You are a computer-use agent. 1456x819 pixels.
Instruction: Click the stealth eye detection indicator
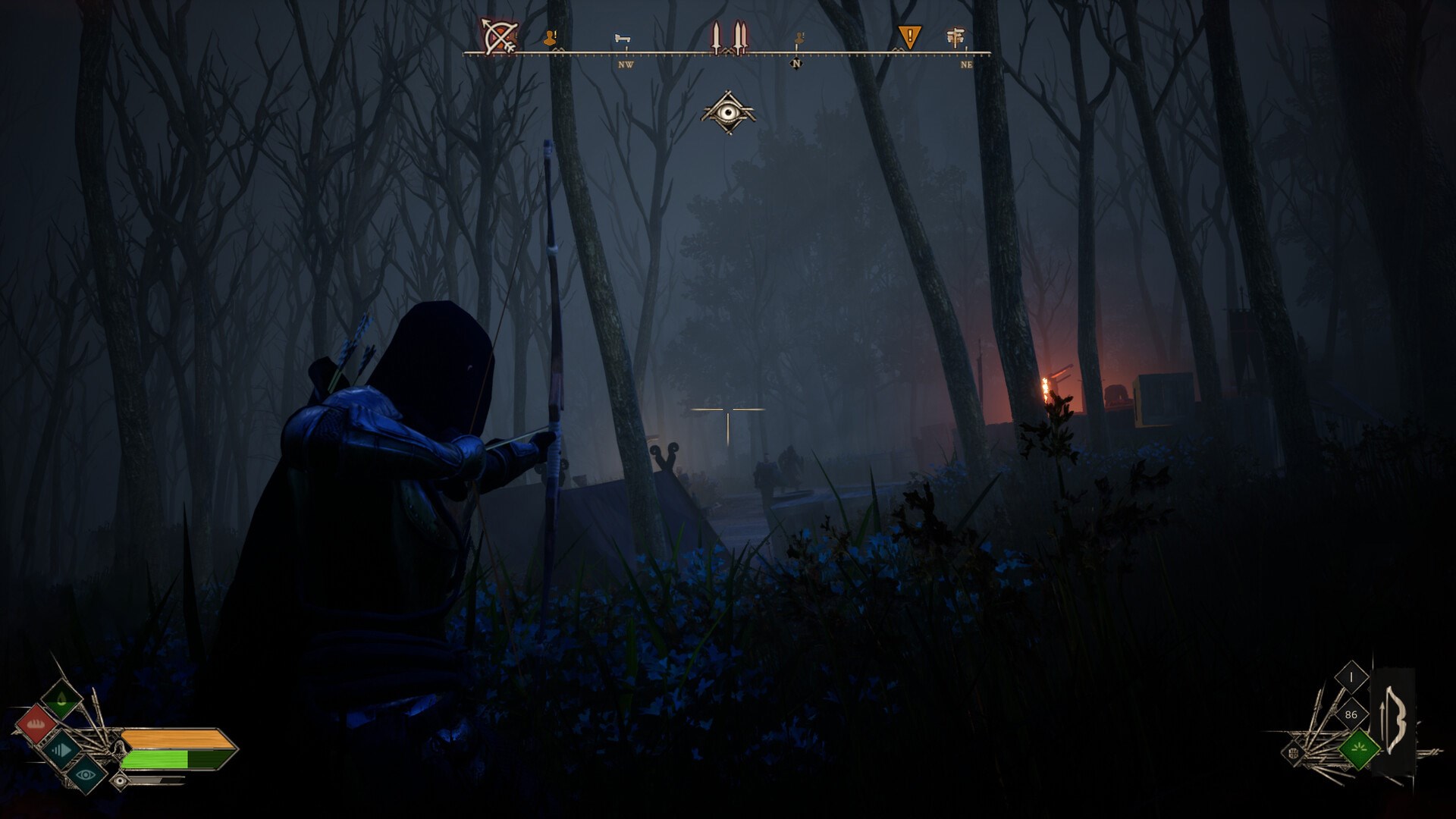tap(728, 113)
